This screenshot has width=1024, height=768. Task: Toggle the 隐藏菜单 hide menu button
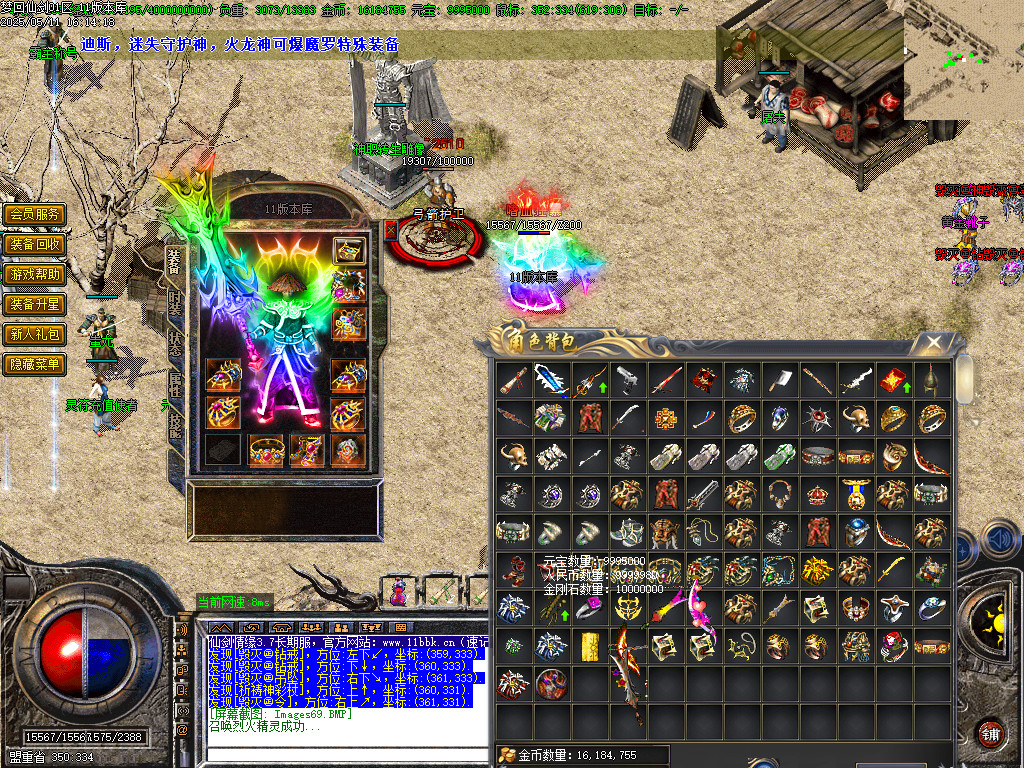tap(34, 364)
